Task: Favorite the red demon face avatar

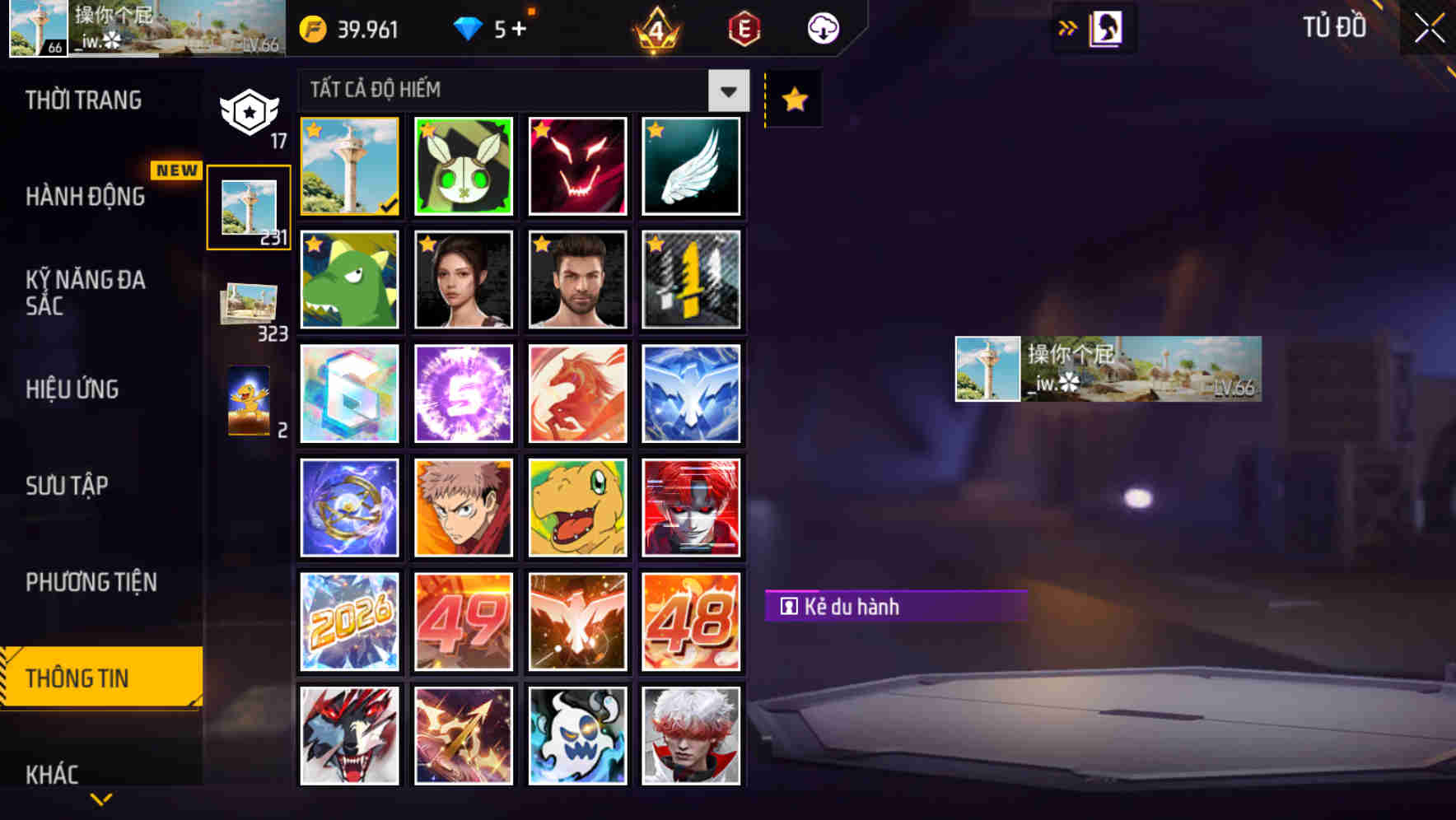Action: (x=541, y=128)
